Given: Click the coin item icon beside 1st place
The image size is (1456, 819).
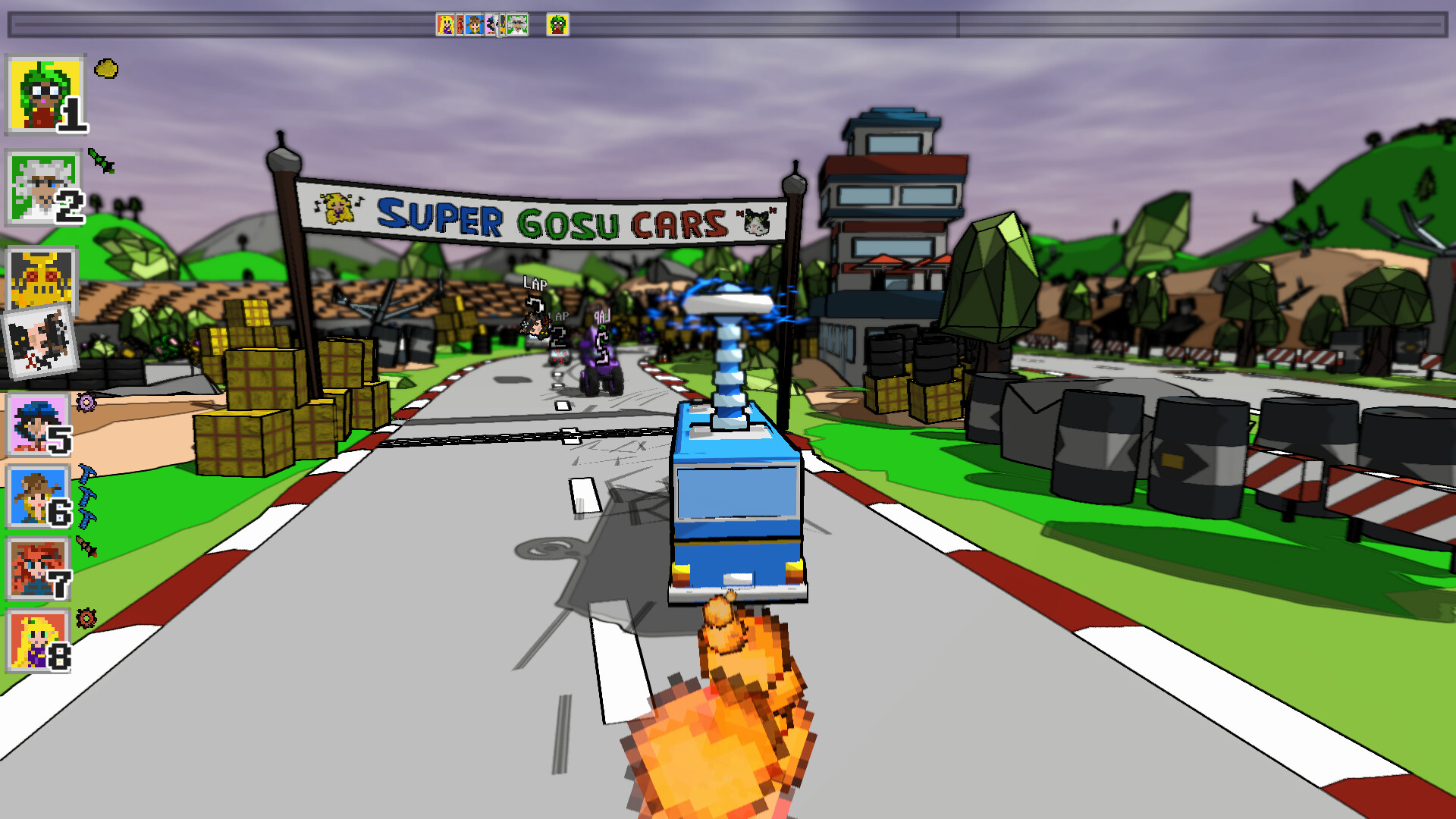Looking at the screenshot, I should click(106, 68).
